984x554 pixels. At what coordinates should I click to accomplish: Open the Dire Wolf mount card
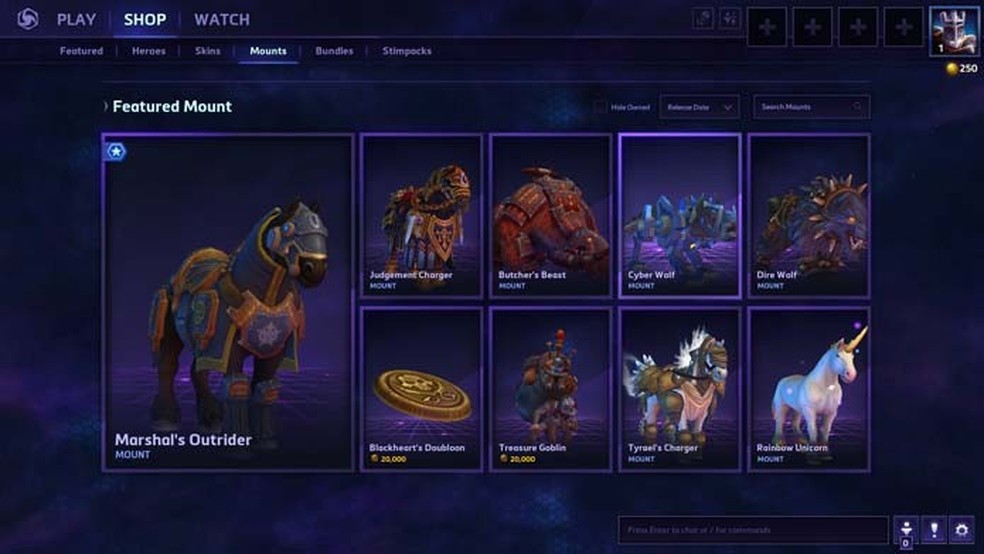(x=809, y=216)
